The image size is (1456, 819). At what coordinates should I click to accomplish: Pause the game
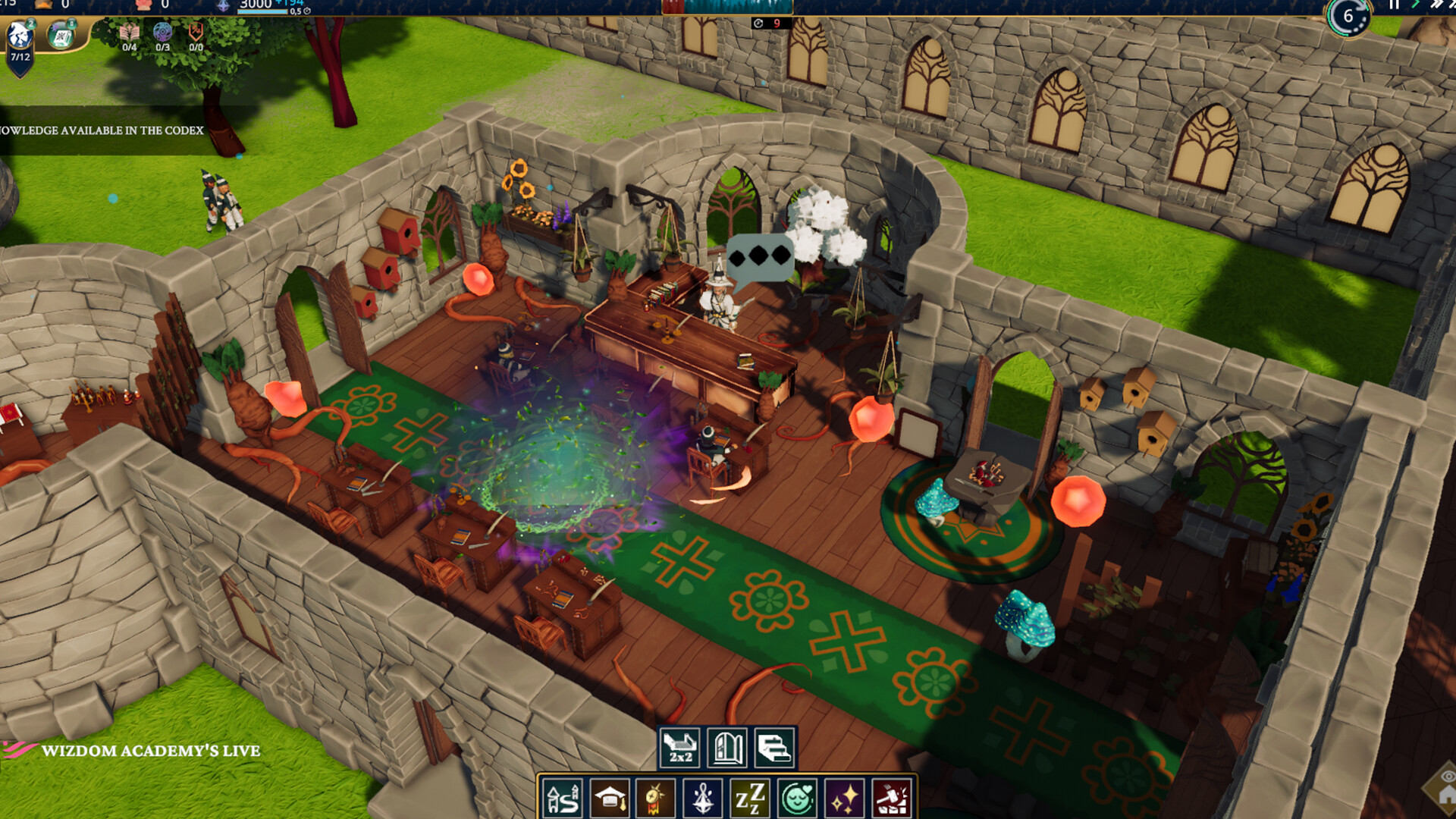(x=1394, y=5)
